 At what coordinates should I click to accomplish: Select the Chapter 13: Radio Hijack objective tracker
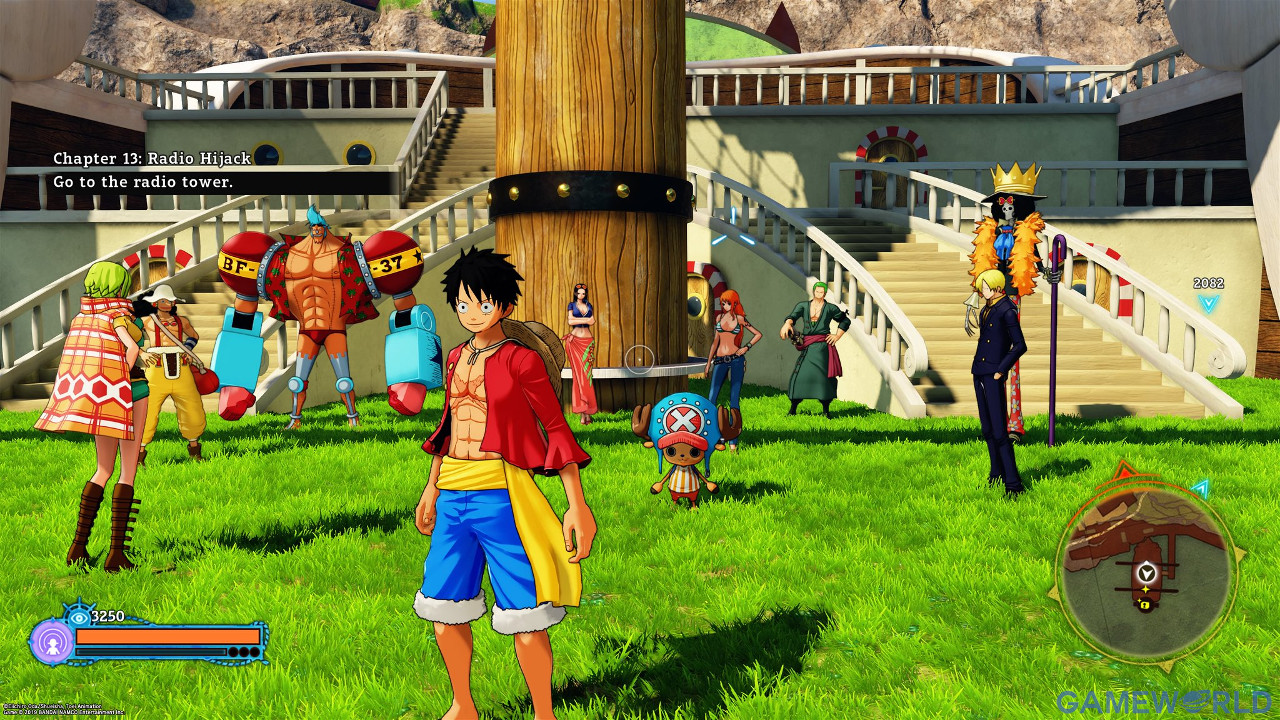point(152,170)
